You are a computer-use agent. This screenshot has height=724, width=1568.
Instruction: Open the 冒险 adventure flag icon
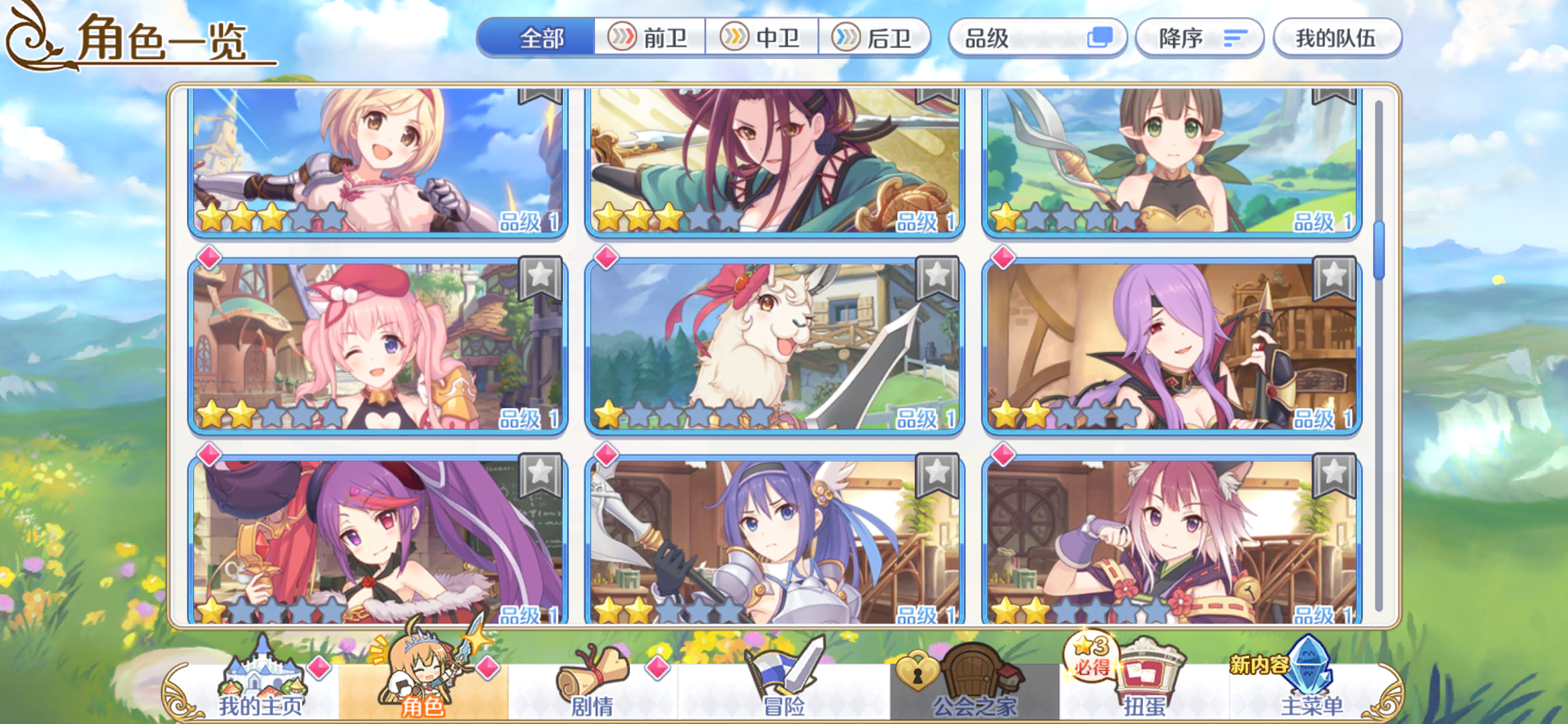tap(780, 670)
